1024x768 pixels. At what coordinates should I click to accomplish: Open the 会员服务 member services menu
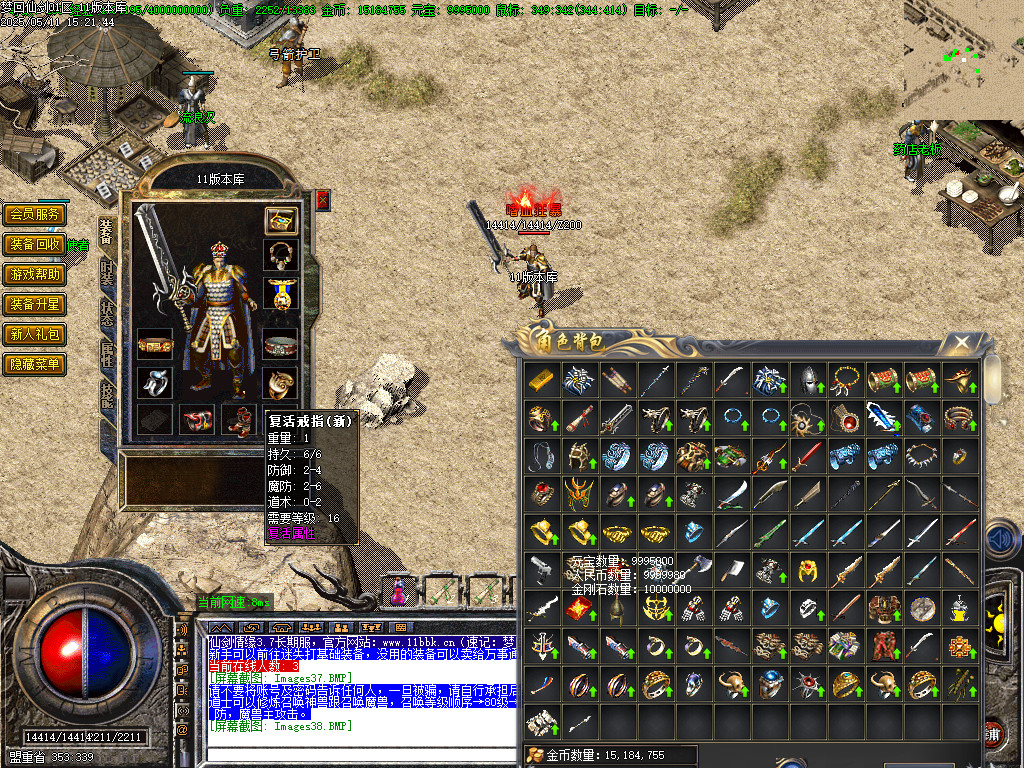coord(35,214)
